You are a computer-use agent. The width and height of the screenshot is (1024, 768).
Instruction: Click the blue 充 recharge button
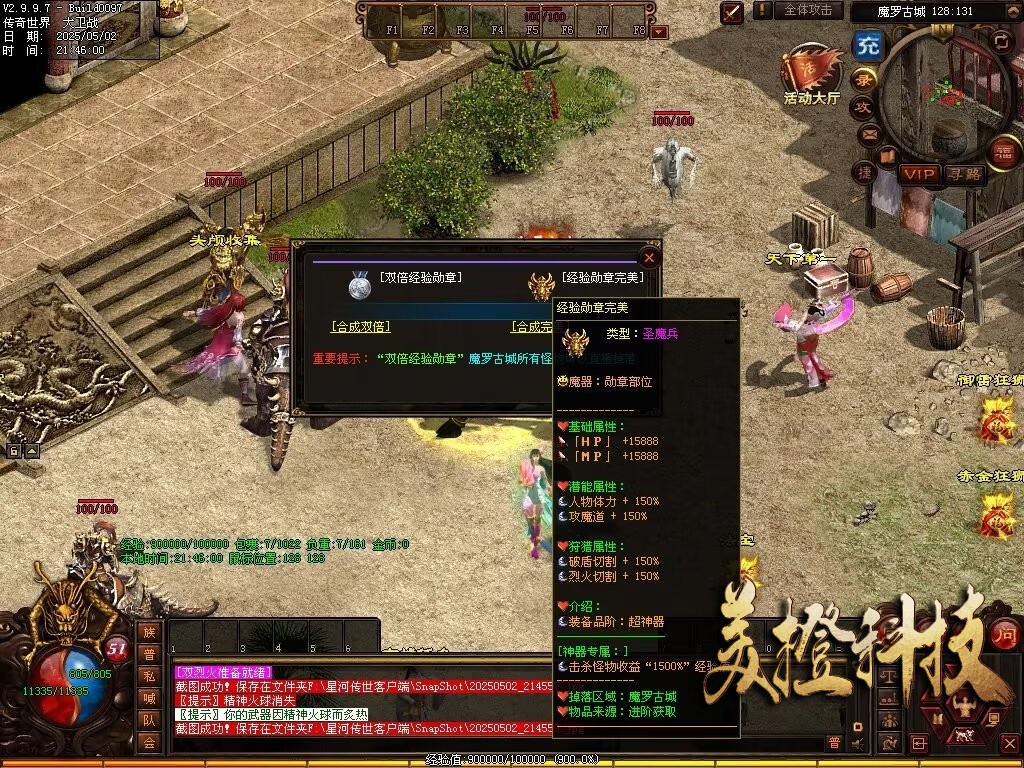868,45
